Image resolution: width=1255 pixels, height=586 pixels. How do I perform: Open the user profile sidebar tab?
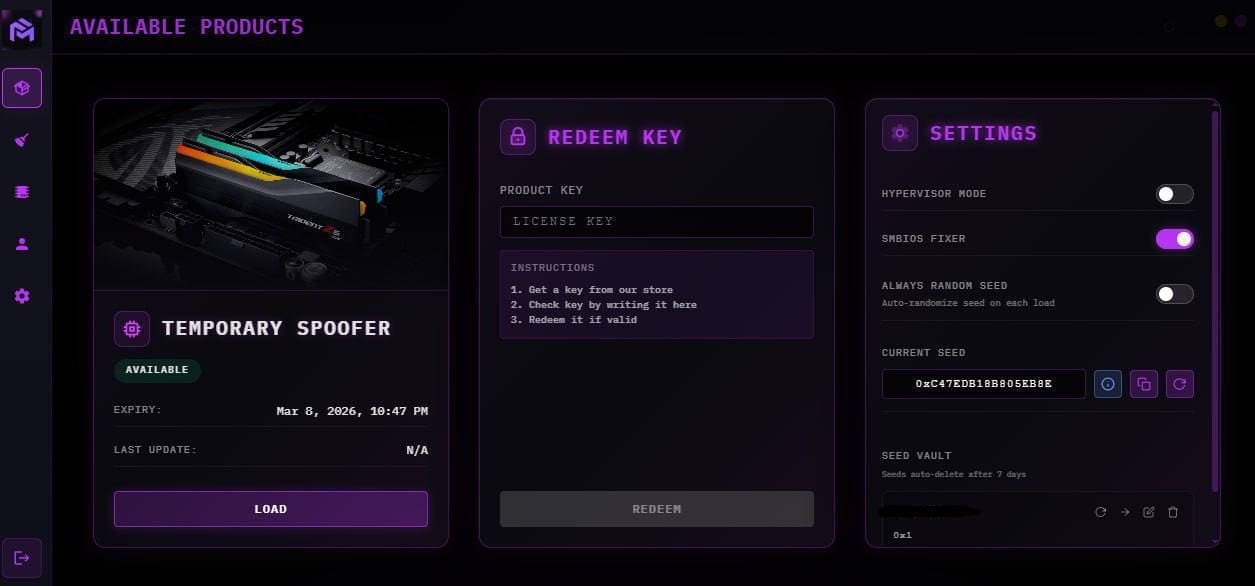pyautogui.click(x=22, y=244)
